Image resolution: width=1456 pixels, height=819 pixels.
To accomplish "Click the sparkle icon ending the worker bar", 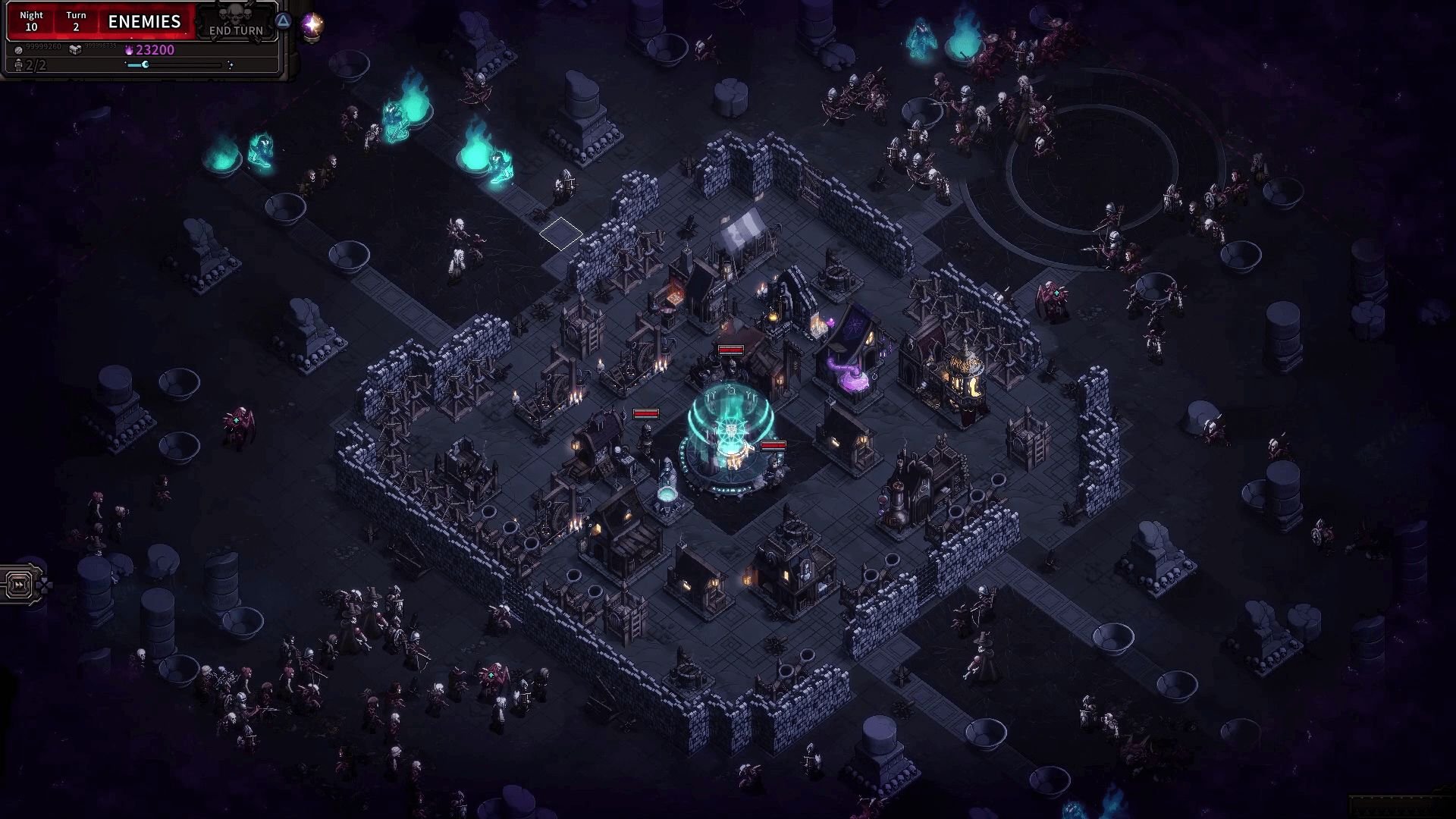I will (x=231, y=64).
